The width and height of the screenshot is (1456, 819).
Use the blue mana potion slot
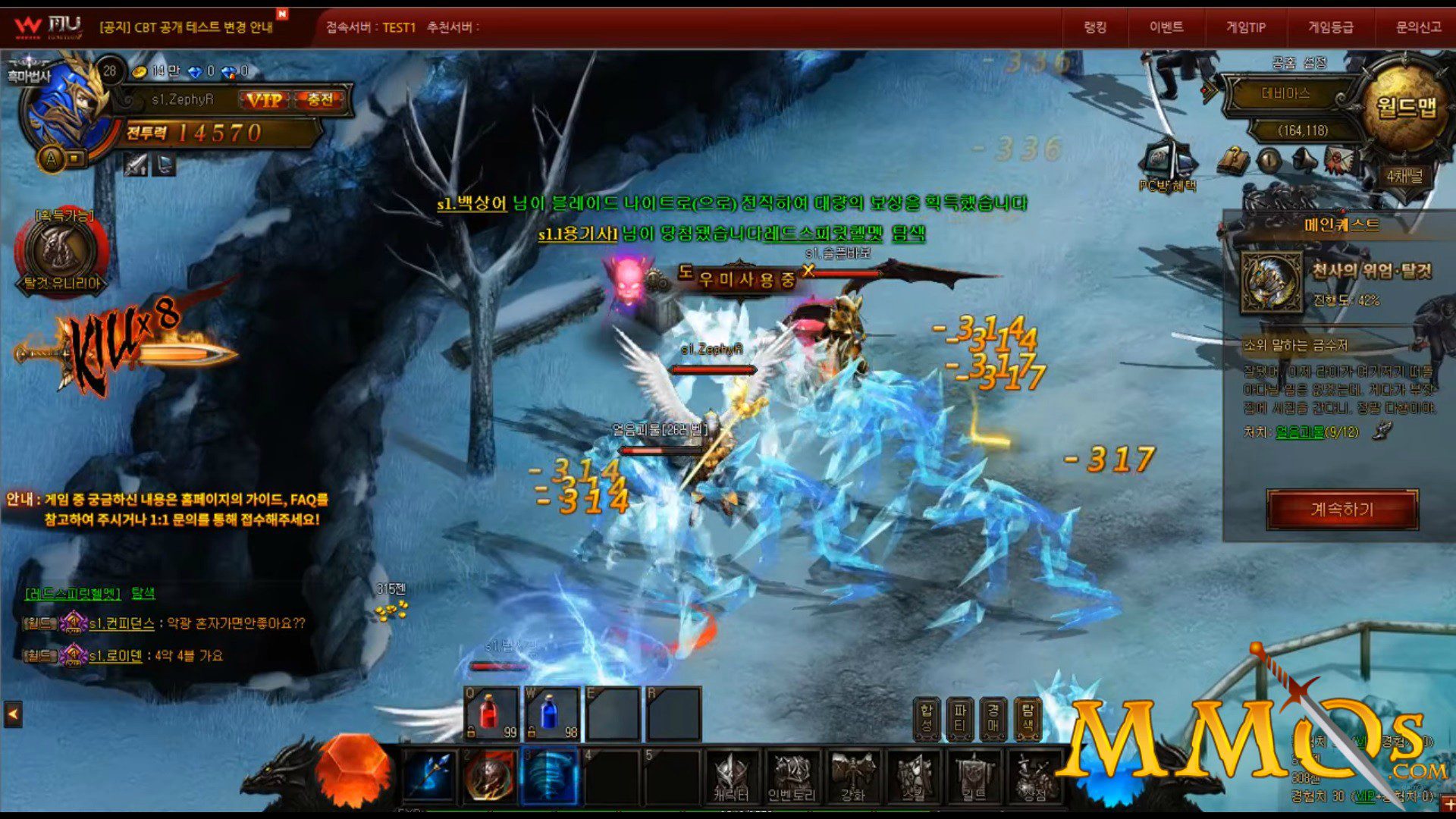pyautogui.click(x=551, y=714)
